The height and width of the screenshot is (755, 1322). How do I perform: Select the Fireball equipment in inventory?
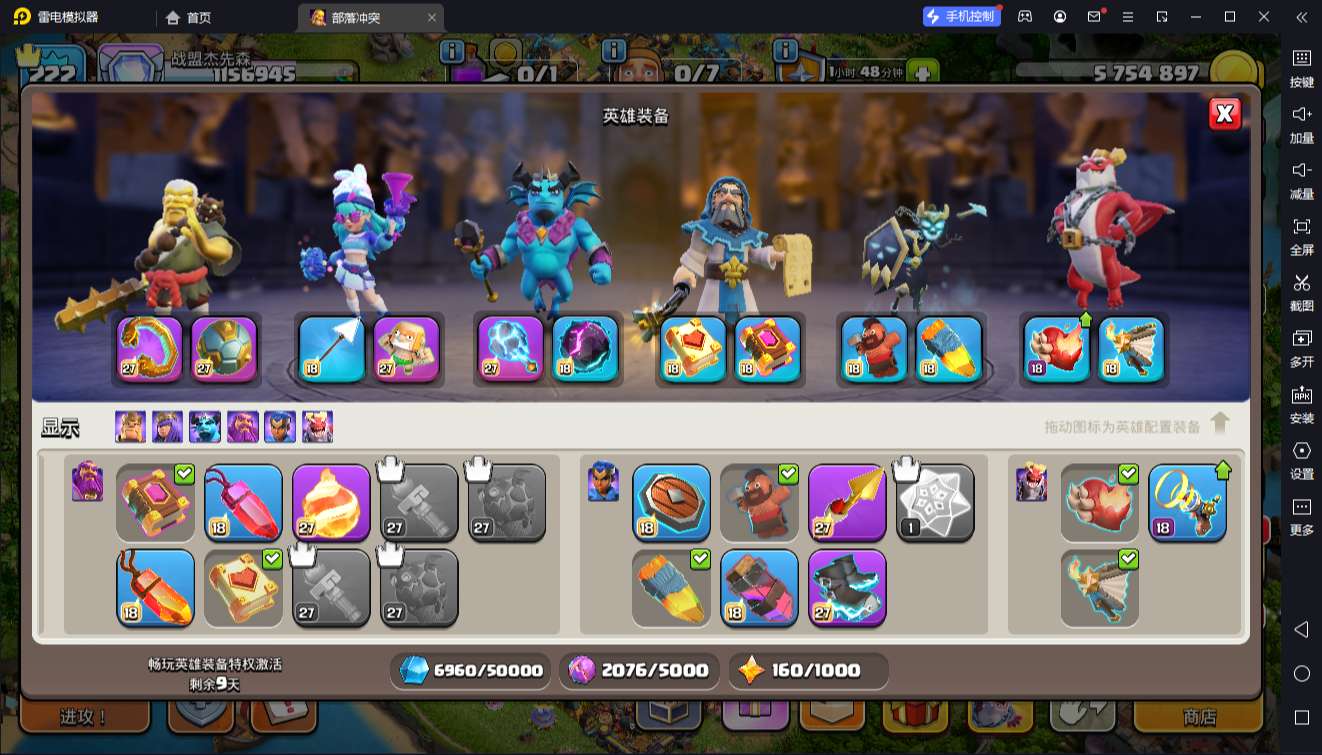tap(331, 501)
